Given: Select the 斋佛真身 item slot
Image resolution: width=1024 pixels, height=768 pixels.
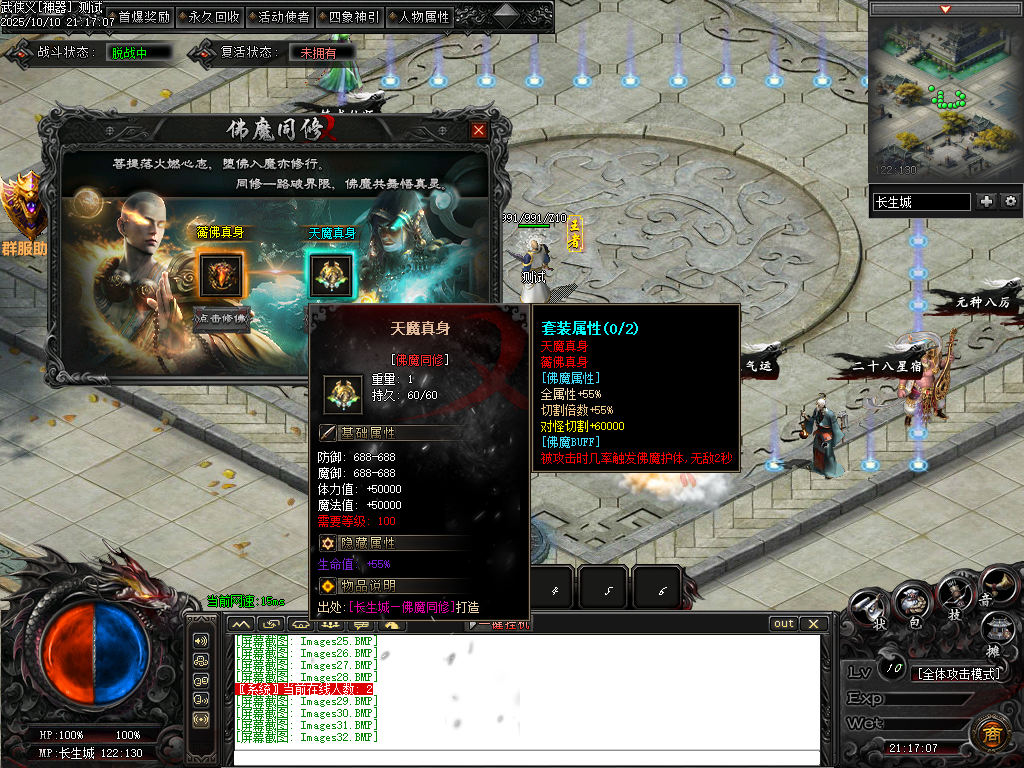Looking at the screenshot, I should pos(221,274).
